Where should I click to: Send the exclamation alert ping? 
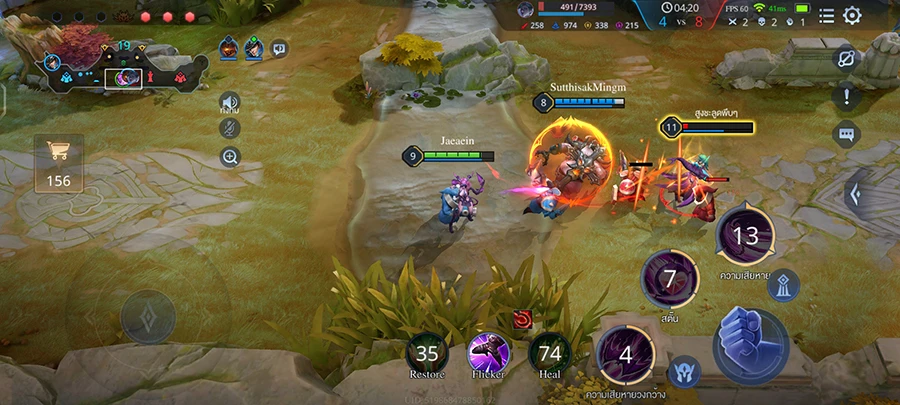pos(847,97)
